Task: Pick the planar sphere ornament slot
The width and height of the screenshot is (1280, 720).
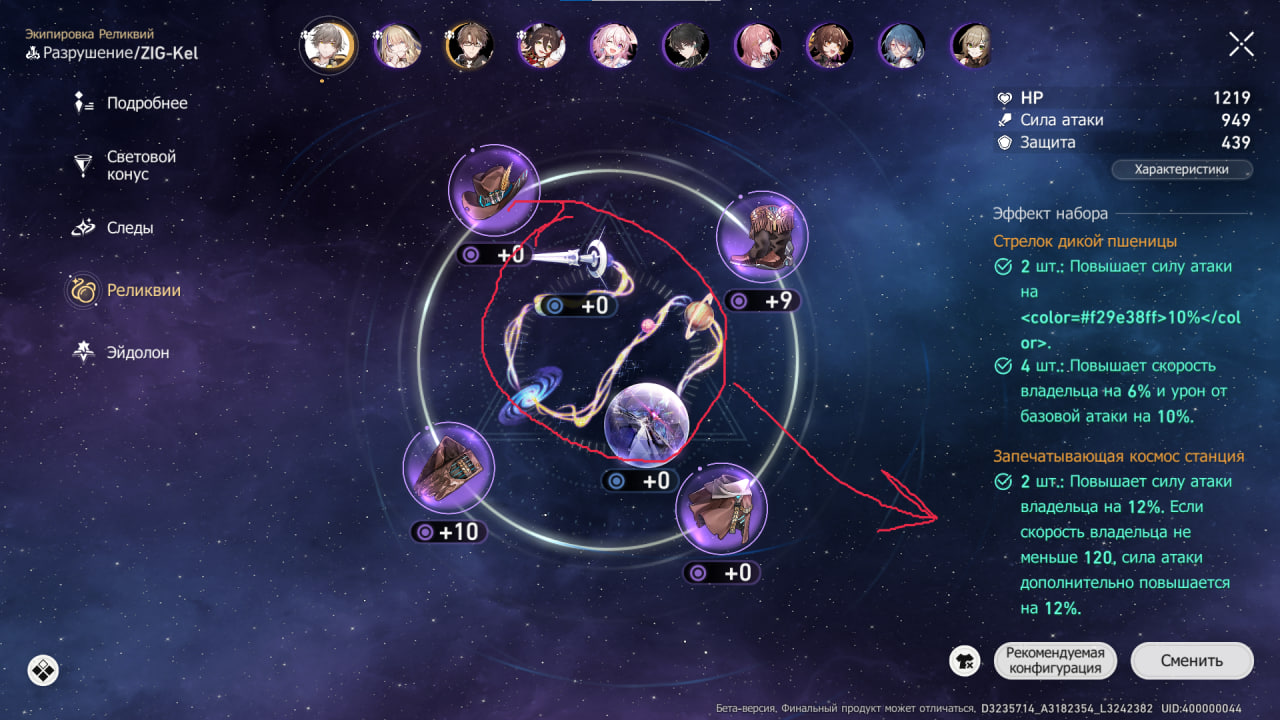Action: [647, 424]
